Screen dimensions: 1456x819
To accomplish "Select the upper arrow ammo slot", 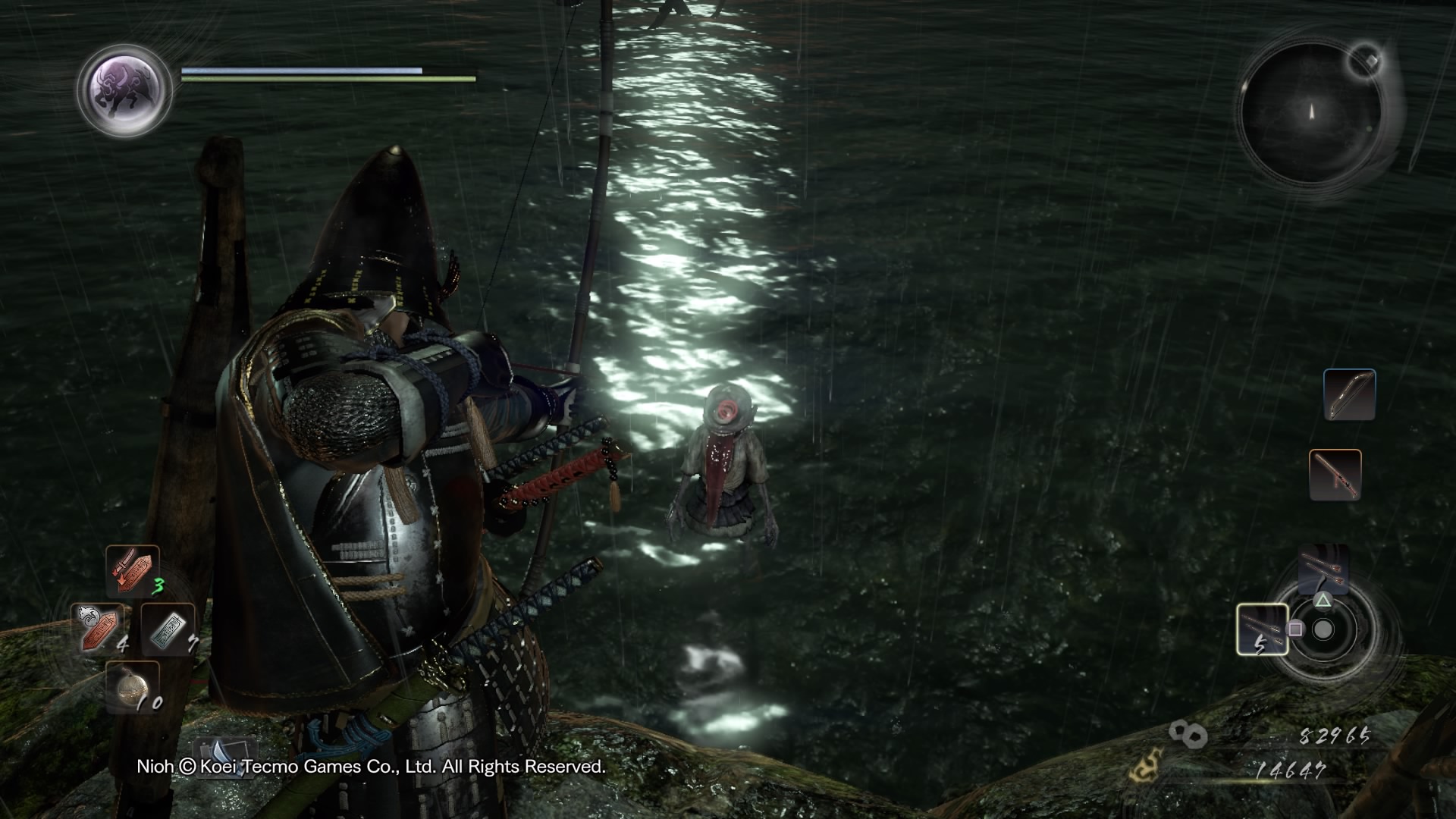I will tap(1323, 568).
